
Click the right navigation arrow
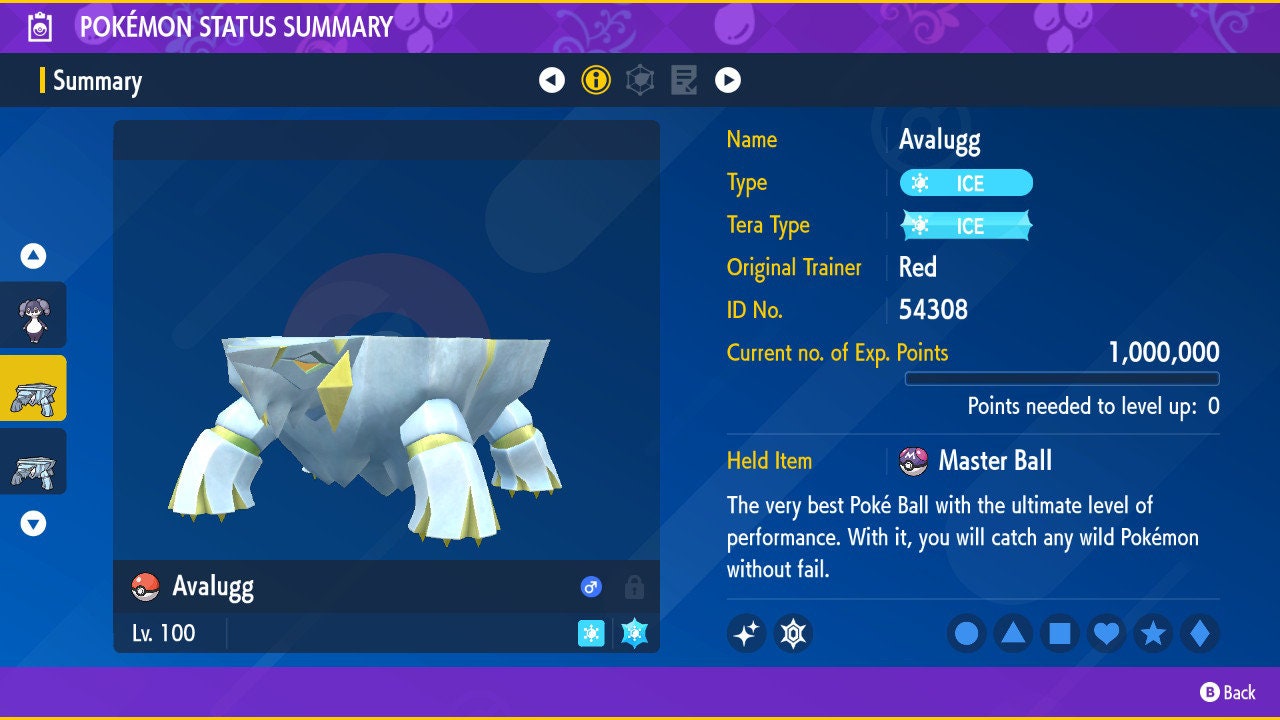coord(726,80)
